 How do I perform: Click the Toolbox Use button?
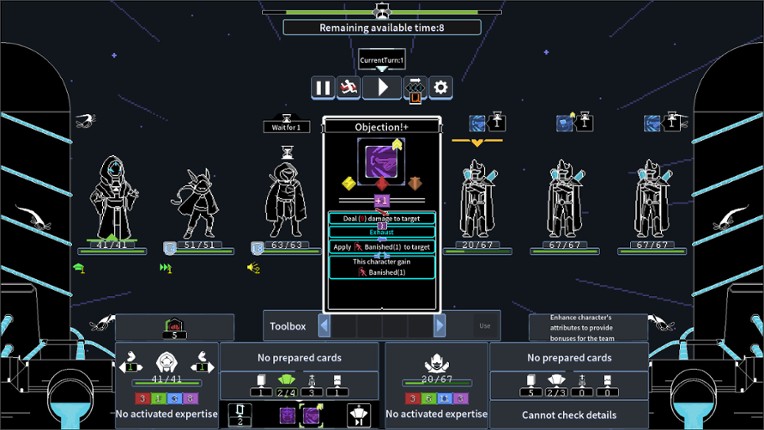(x=485, y=326)
